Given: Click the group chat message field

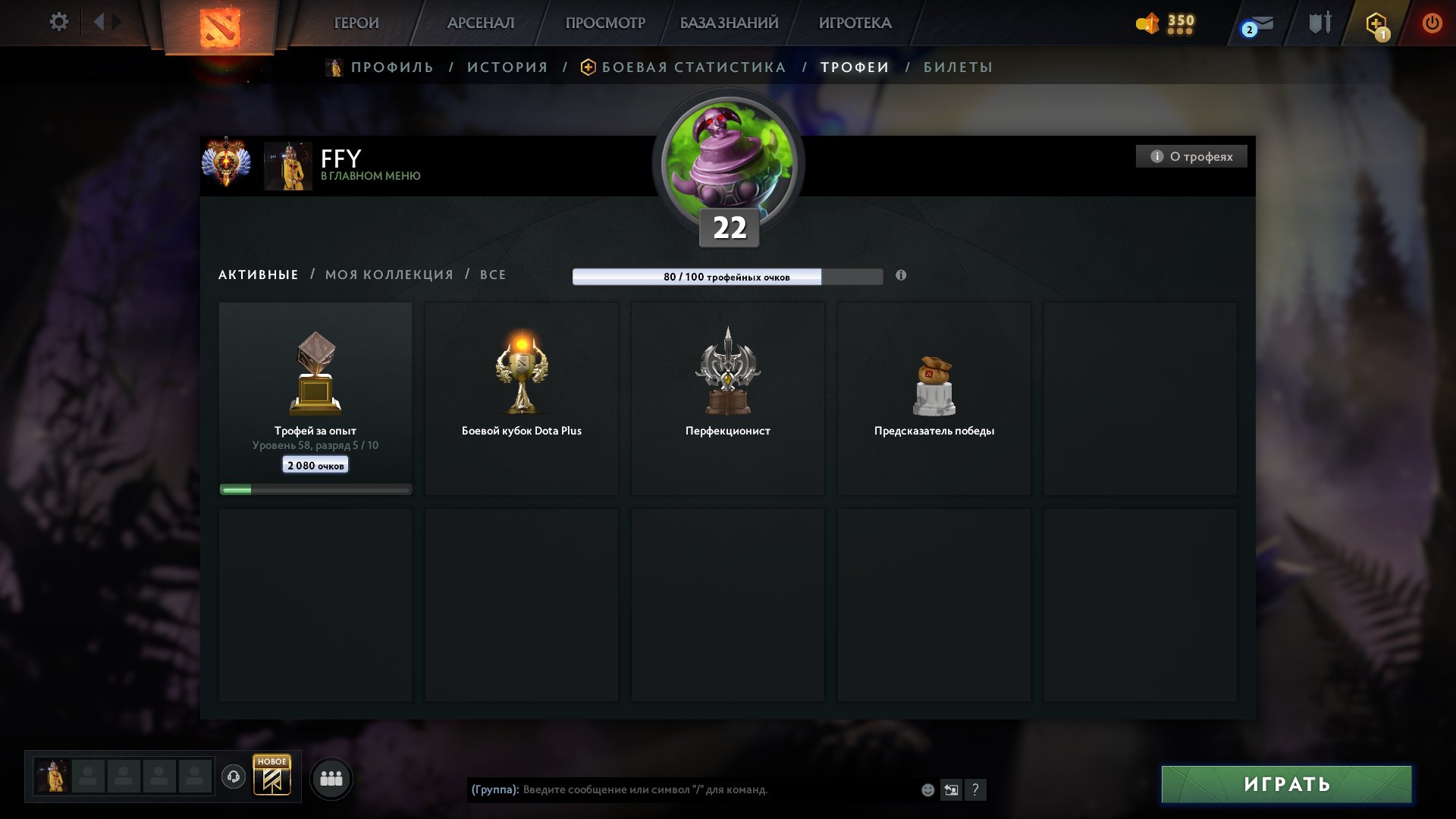Looking at the screenshot, I should pyautogui.click(x=713, y=789).
